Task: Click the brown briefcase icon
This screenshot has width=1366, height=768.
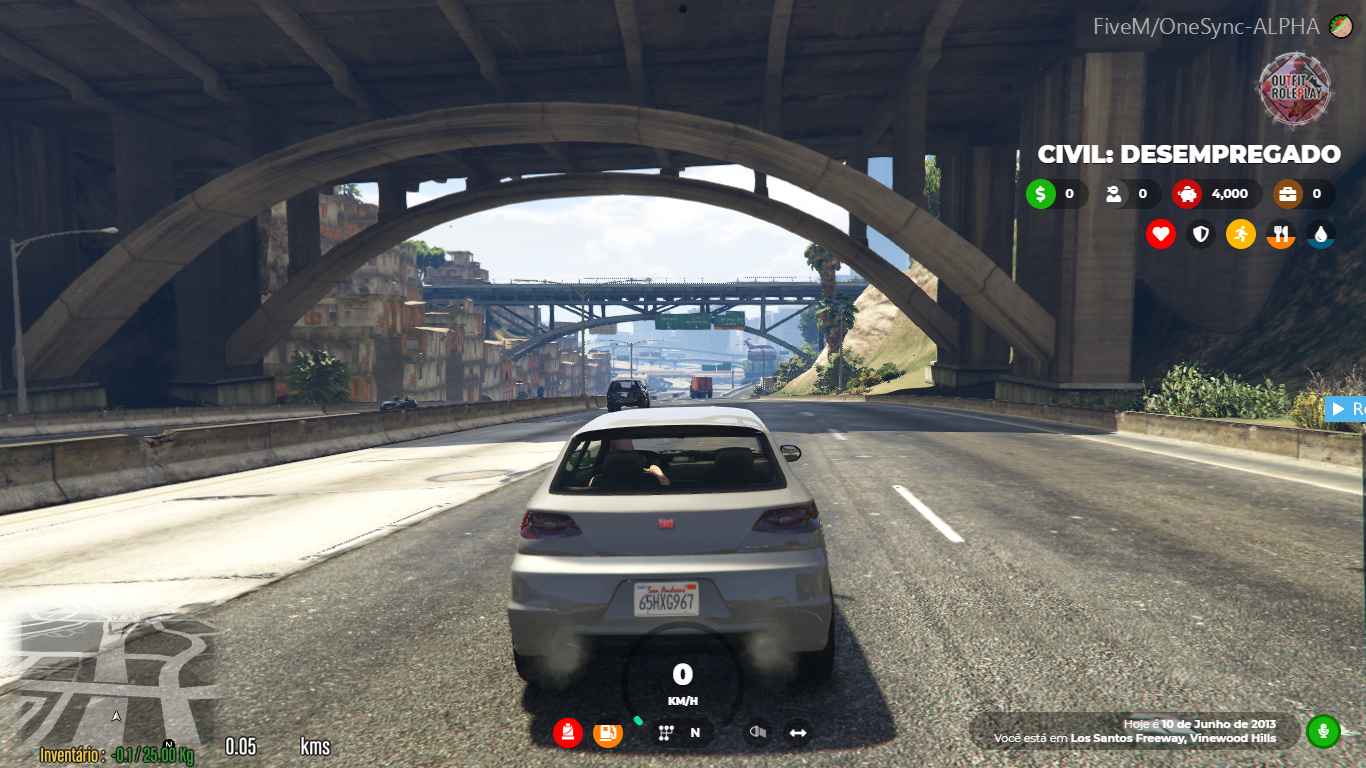Action: click(x=1288, y=194)
